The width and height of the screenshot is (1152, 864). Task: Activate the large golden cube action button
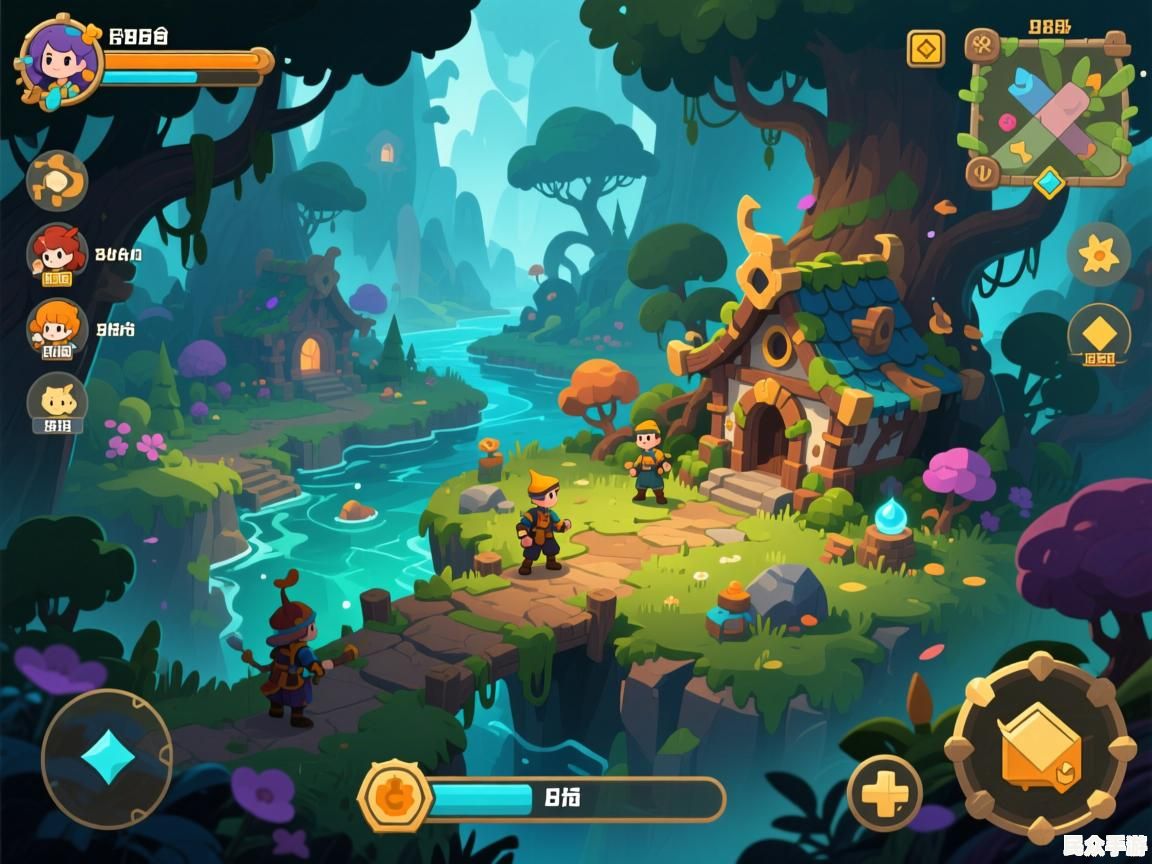(1040, 747)
